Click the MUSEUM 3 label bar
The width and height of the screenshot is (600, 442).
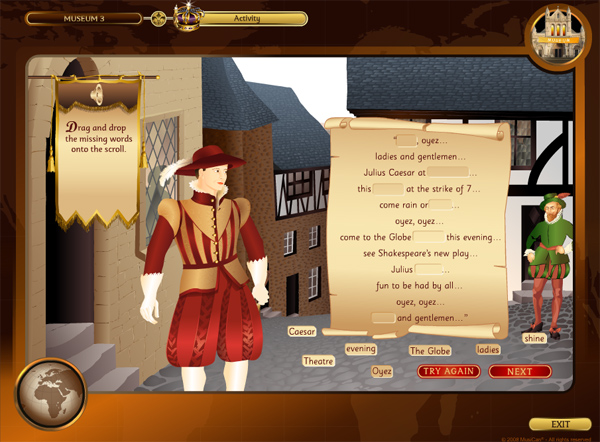pyautogui.click(x=86, y=18)
